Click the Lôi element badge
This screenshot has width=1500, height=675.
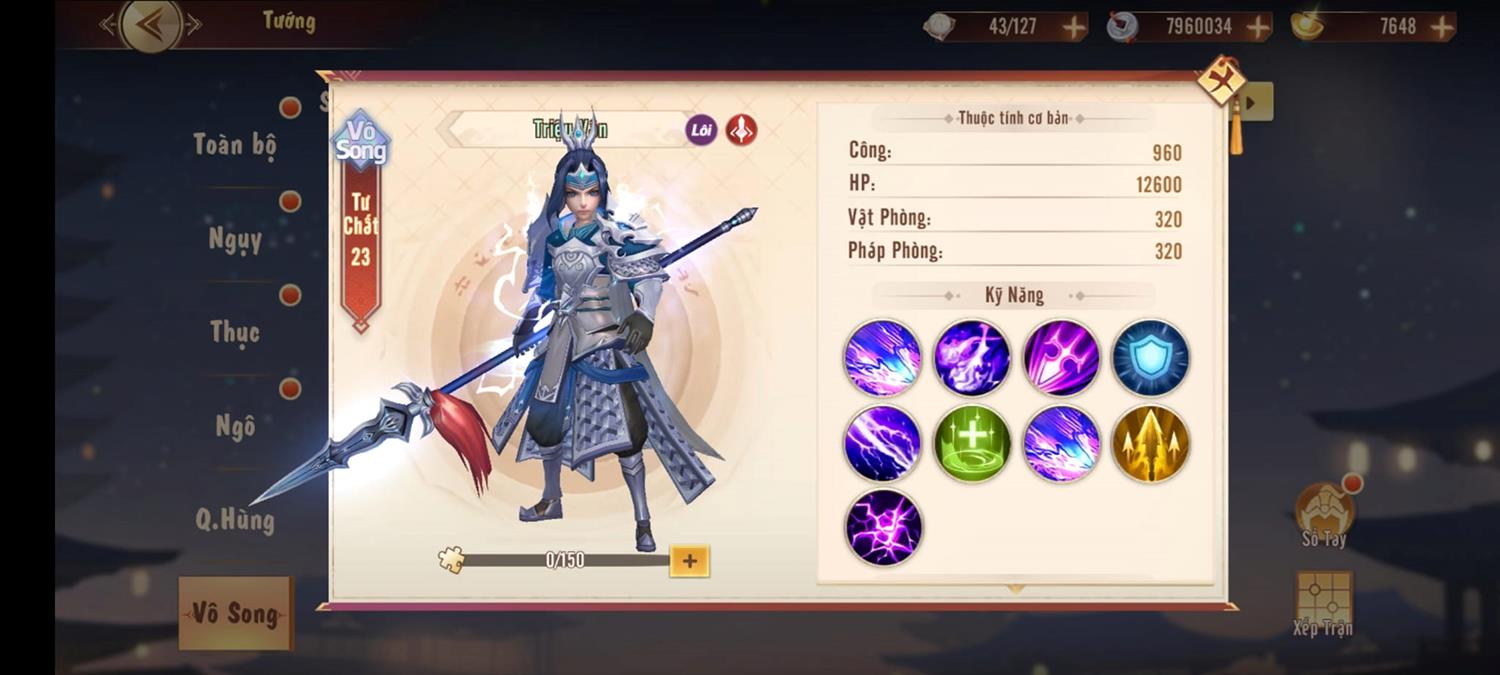[x=701, y=130]
